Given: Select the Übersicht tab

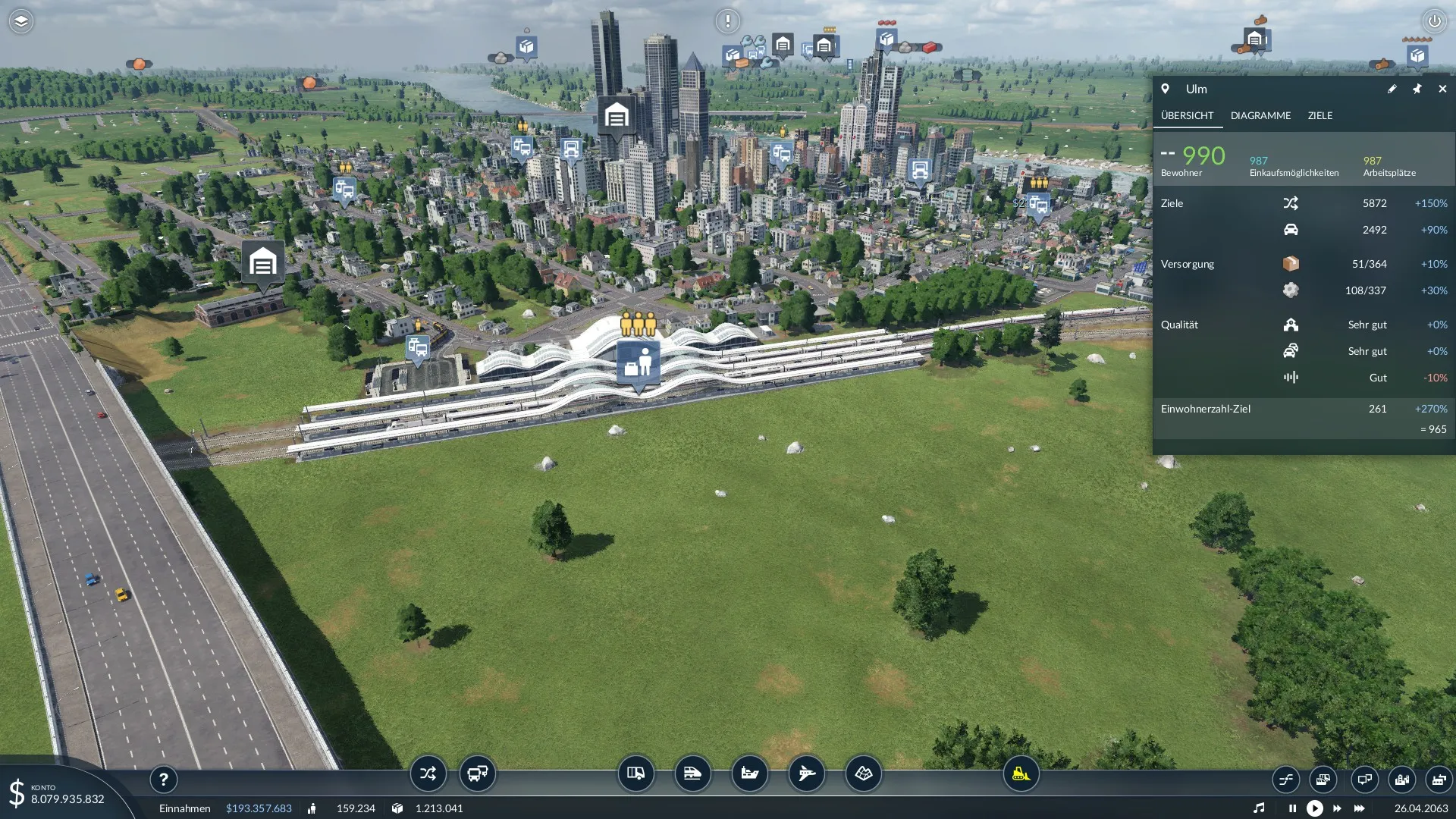Looking at the screenshot, I should pos(1187,115).
